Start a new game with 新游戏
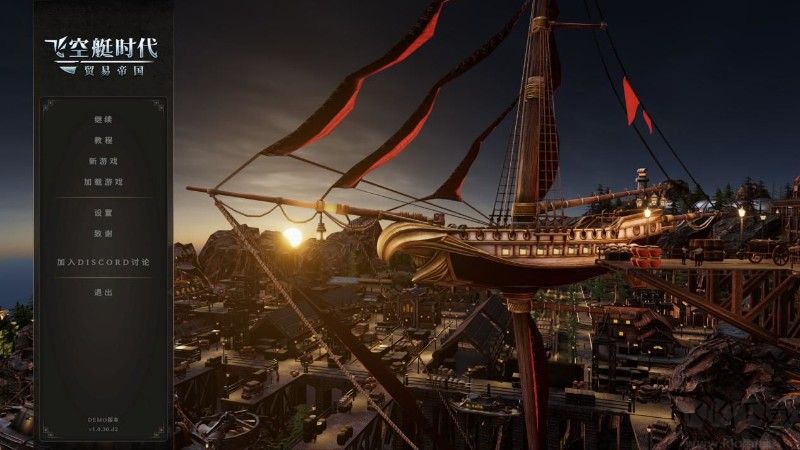 pyautogui.click(x=103, y=161)
